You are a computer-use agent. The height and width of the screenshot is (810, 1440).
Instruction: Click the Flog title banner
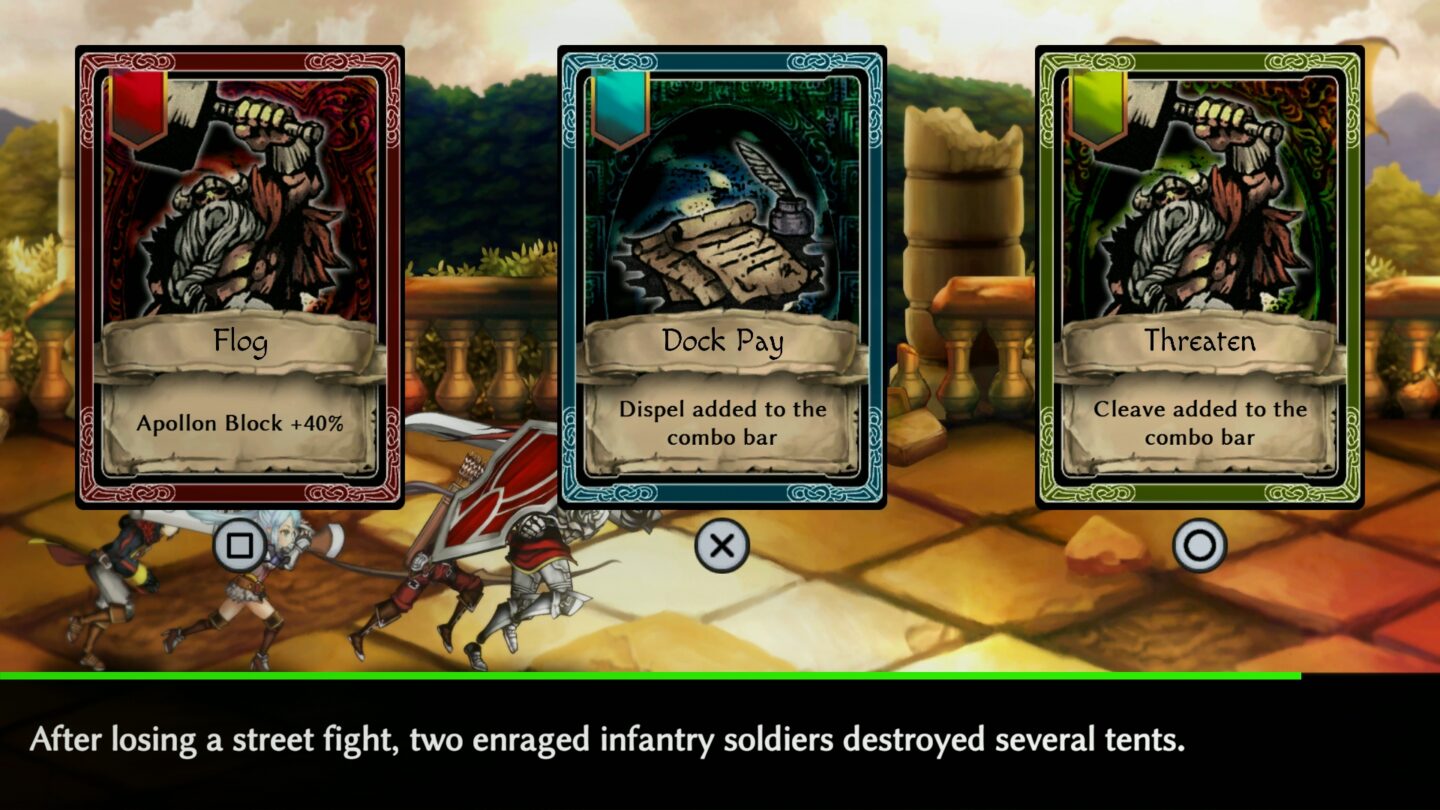pos(238,341)
